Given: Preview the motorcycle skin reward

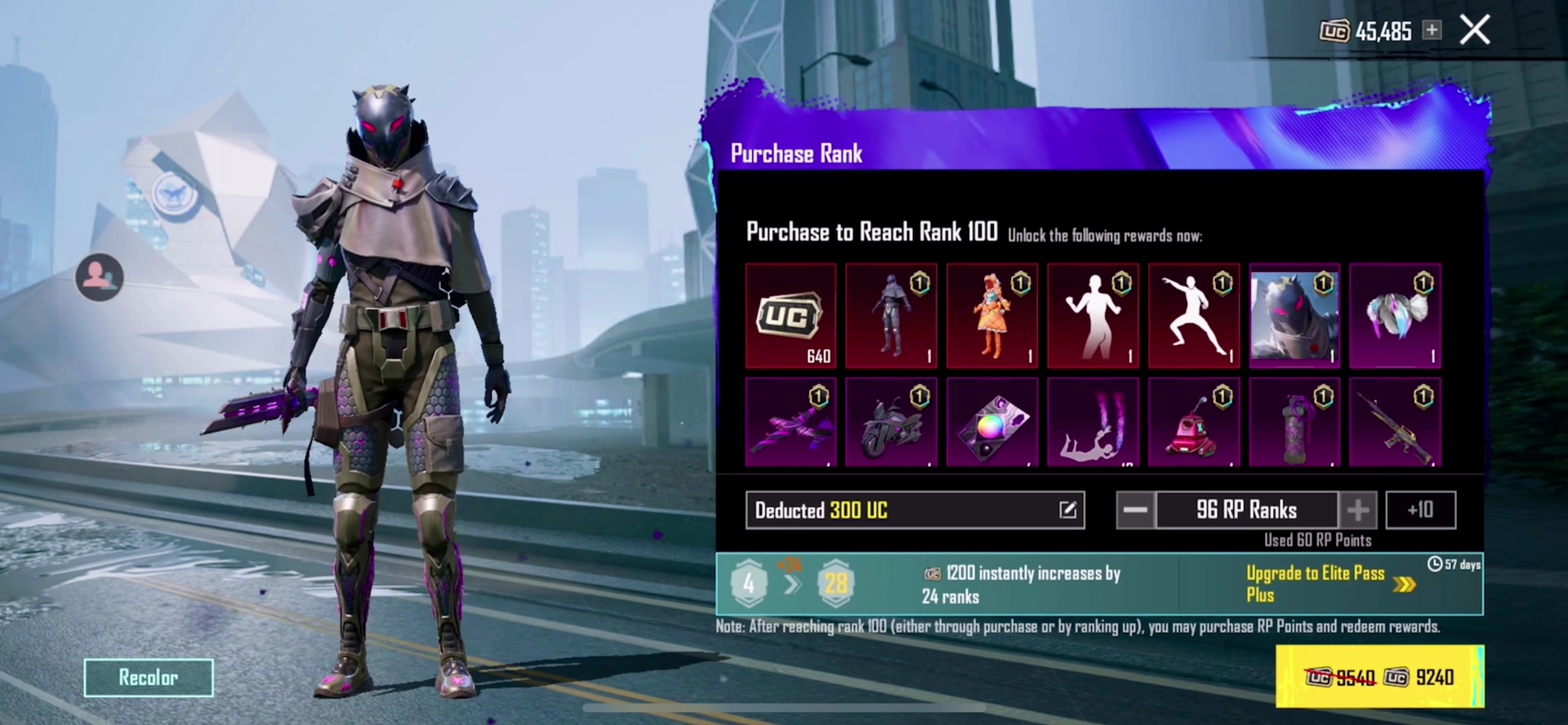Looking at the screenshot, I should pos(891,422).
